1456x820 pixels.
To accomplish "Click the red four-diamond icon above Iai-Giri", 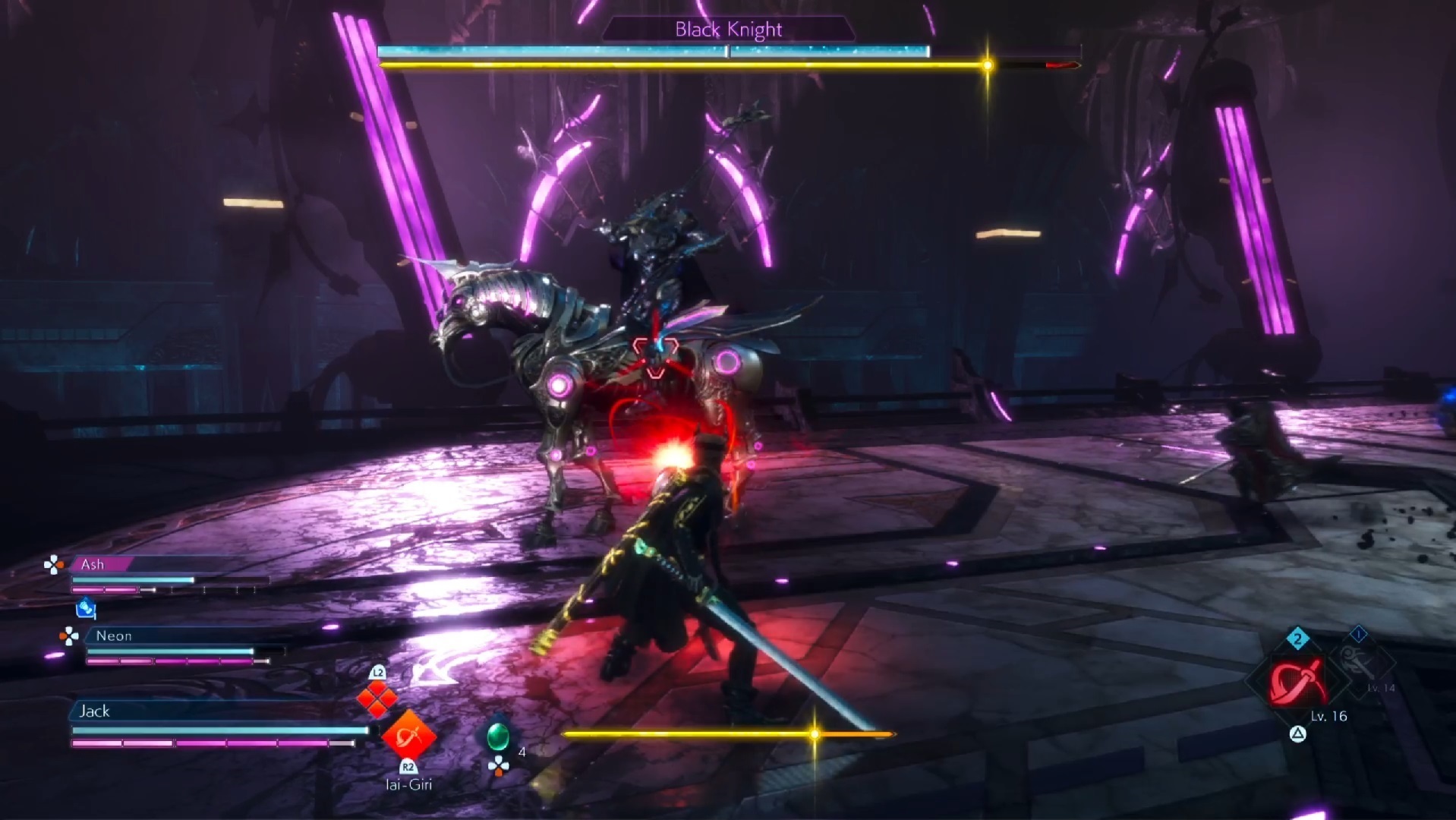I will coord(377,699).
